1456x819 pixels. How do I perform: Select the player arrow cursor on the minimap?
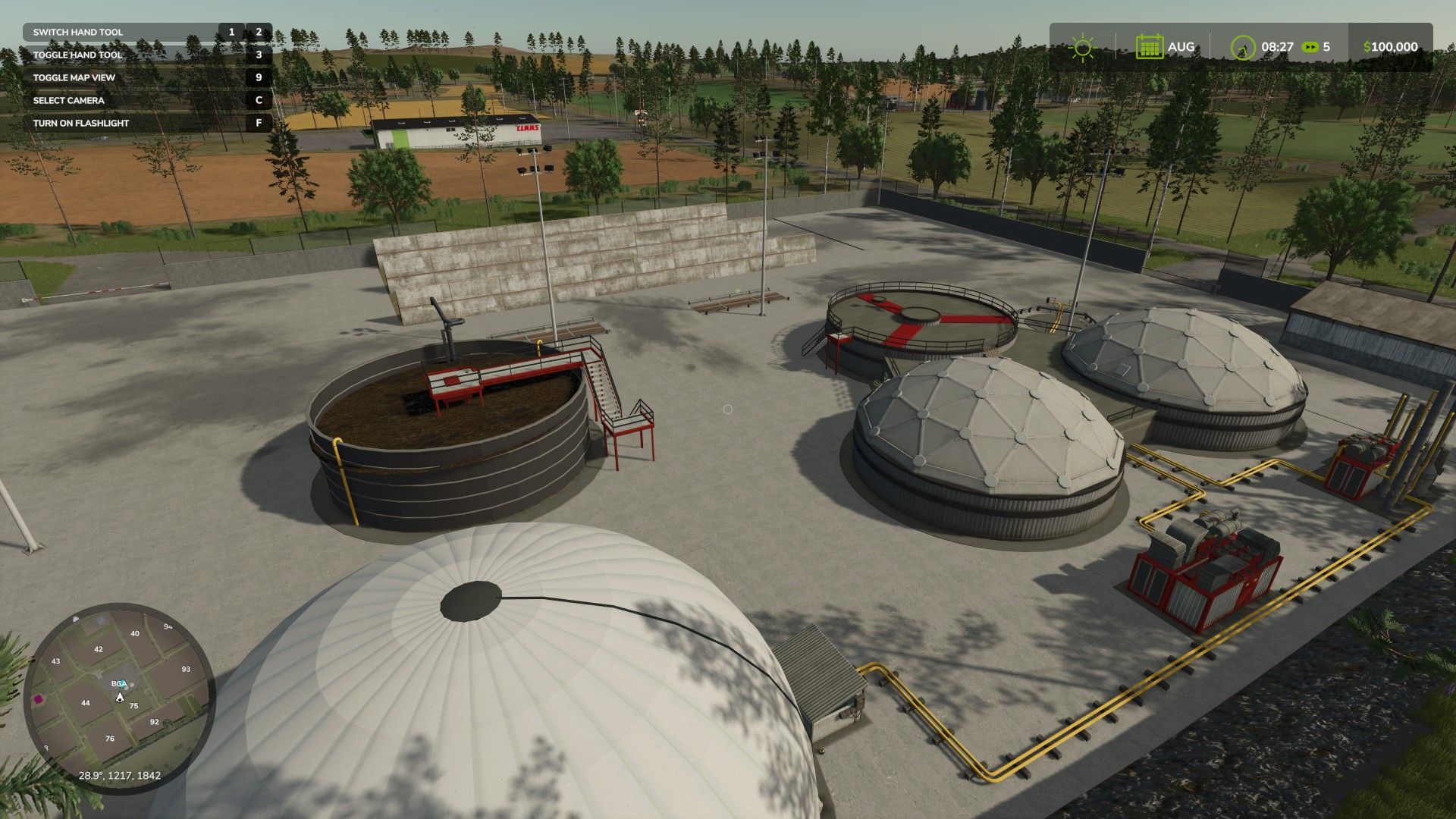pyautogui.click(x=120, y=698)
